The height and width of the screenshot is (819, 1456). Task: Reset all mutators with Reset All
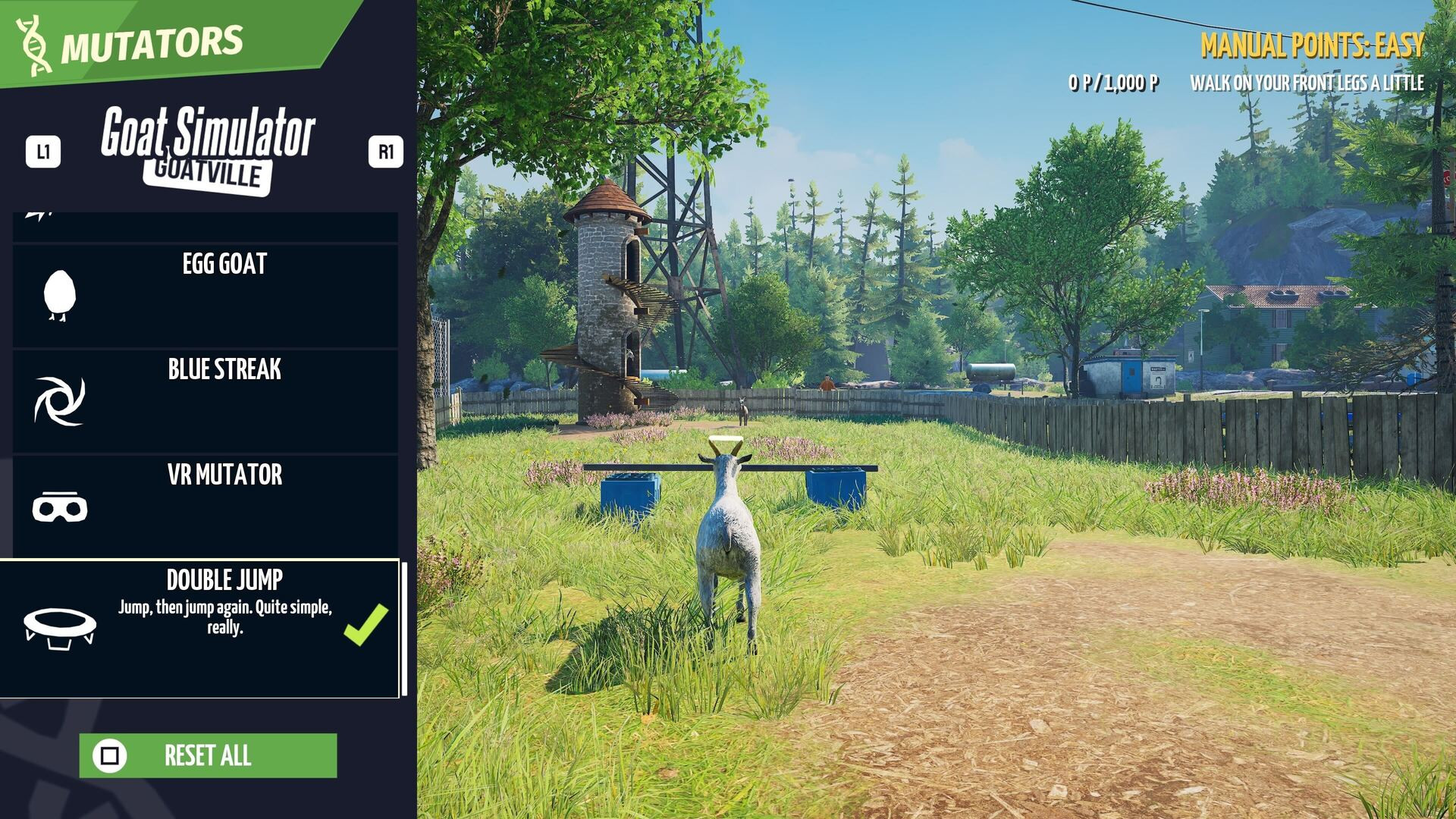pos(208,755)
